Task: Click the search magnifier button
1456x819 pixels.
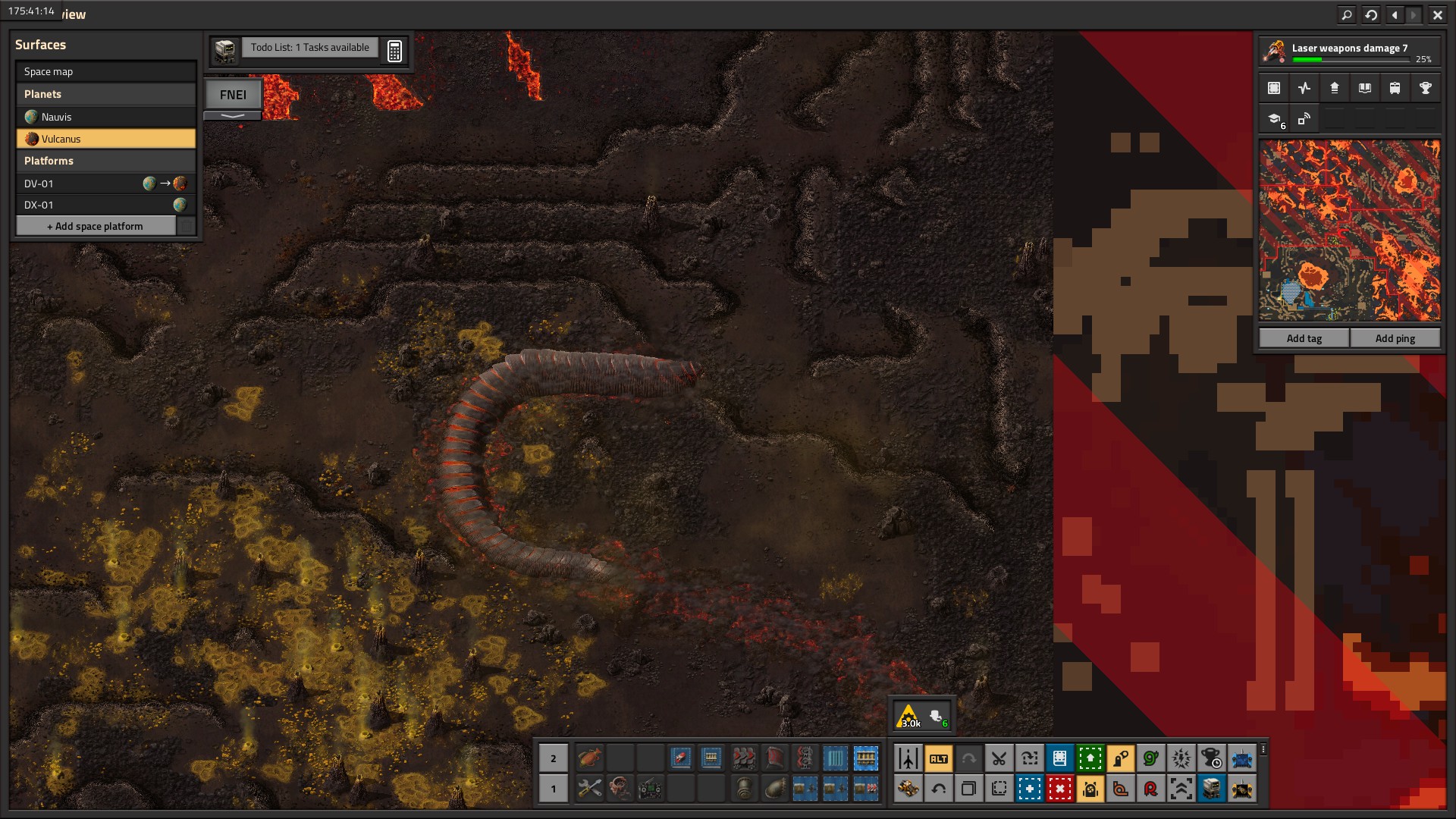Action: (1346, 14)
